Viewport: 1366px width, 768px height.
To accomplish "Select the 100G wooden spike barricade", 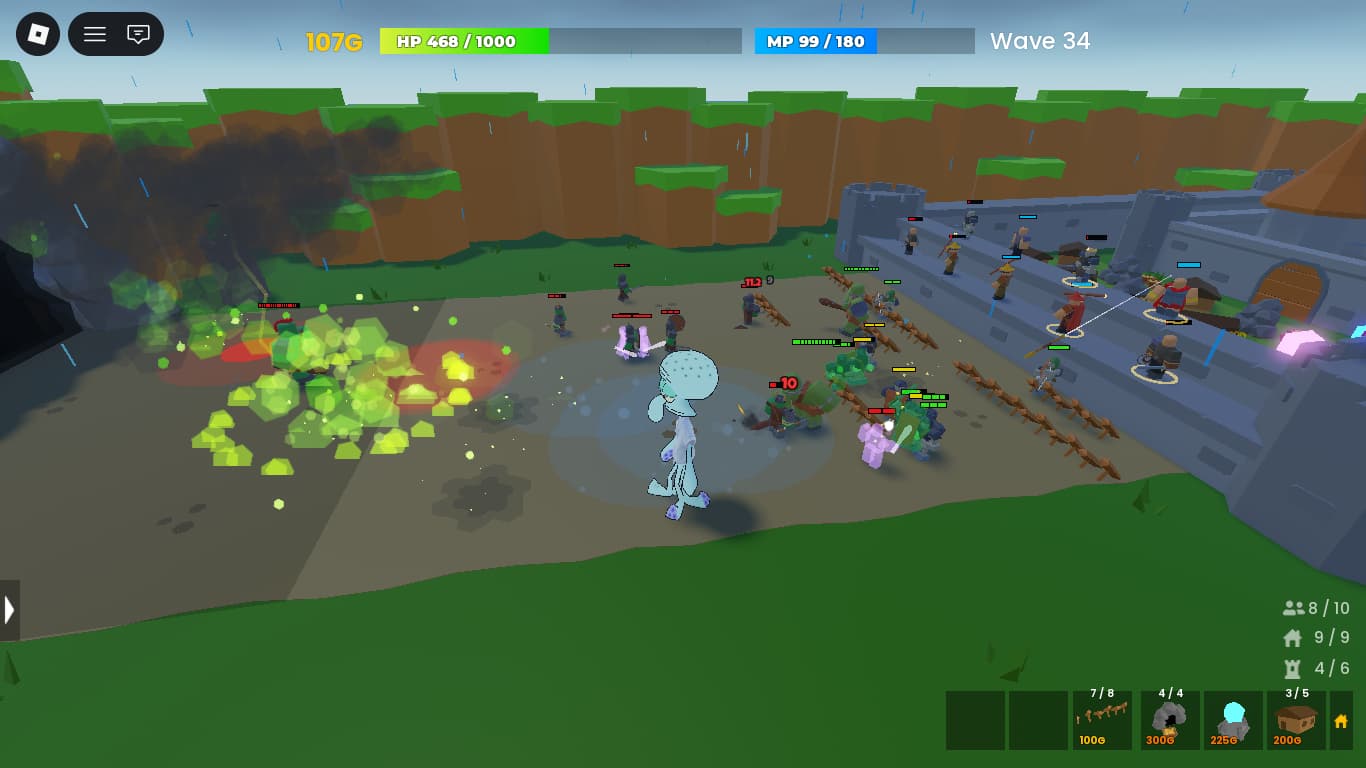I will click(x=1102, y=720).
